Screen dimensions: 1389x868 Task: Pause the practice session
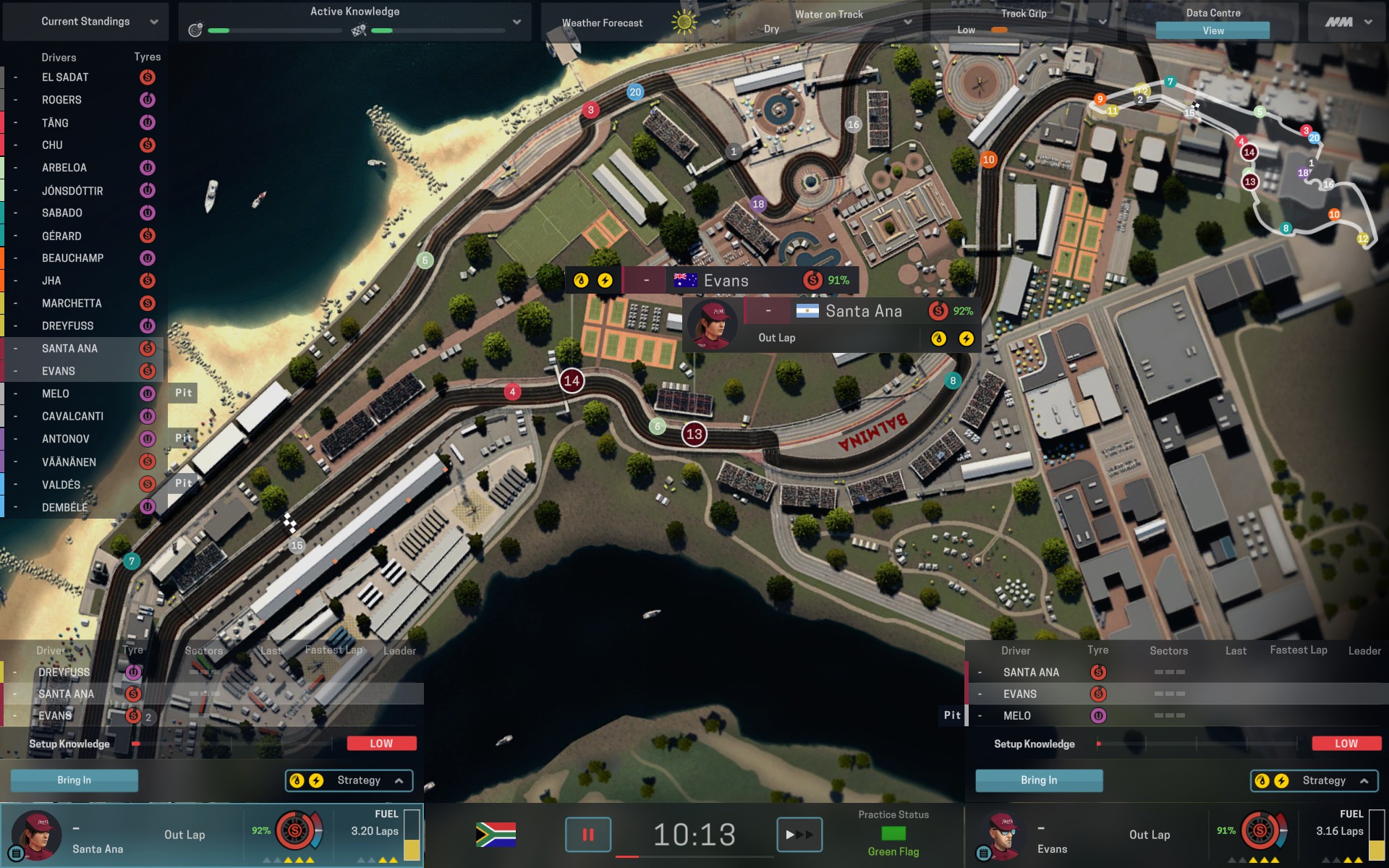[587, 835]
